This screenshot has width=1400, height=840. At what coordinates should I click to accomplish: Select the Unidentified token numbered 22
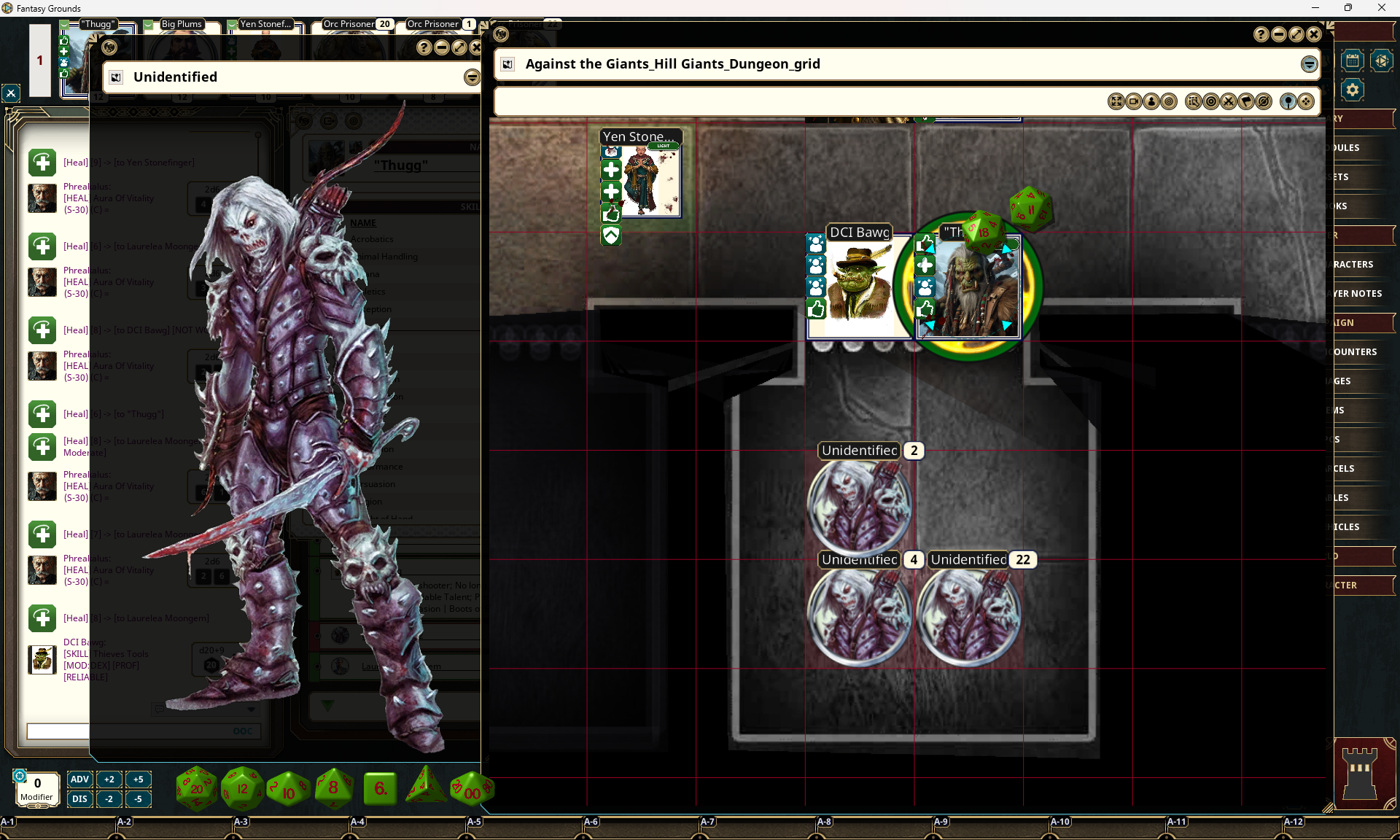(968, 614)
